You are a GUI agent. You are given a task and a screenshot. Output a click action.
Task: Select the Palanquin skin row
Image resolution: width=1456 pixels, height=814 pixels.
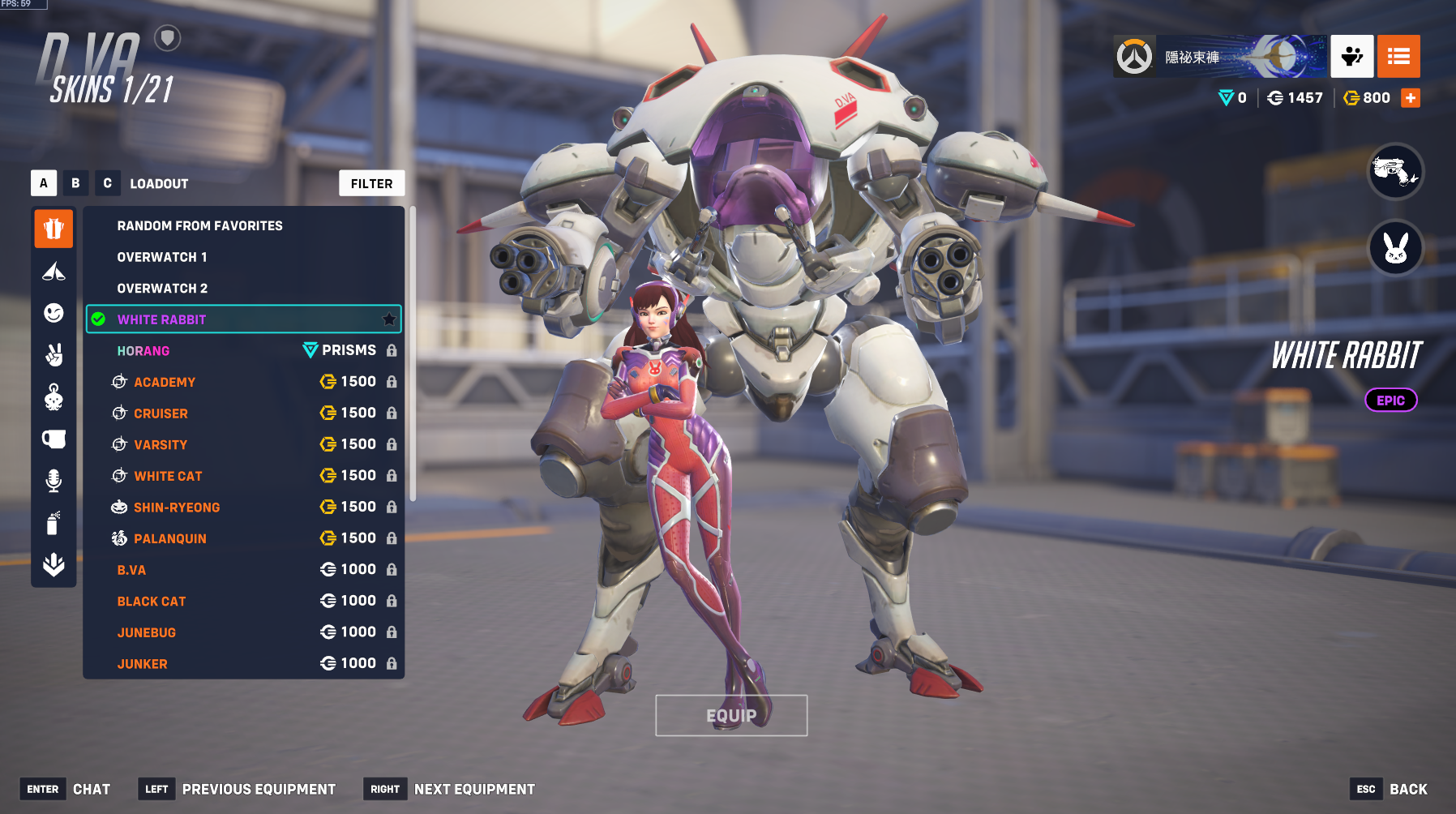coord(170,538)
